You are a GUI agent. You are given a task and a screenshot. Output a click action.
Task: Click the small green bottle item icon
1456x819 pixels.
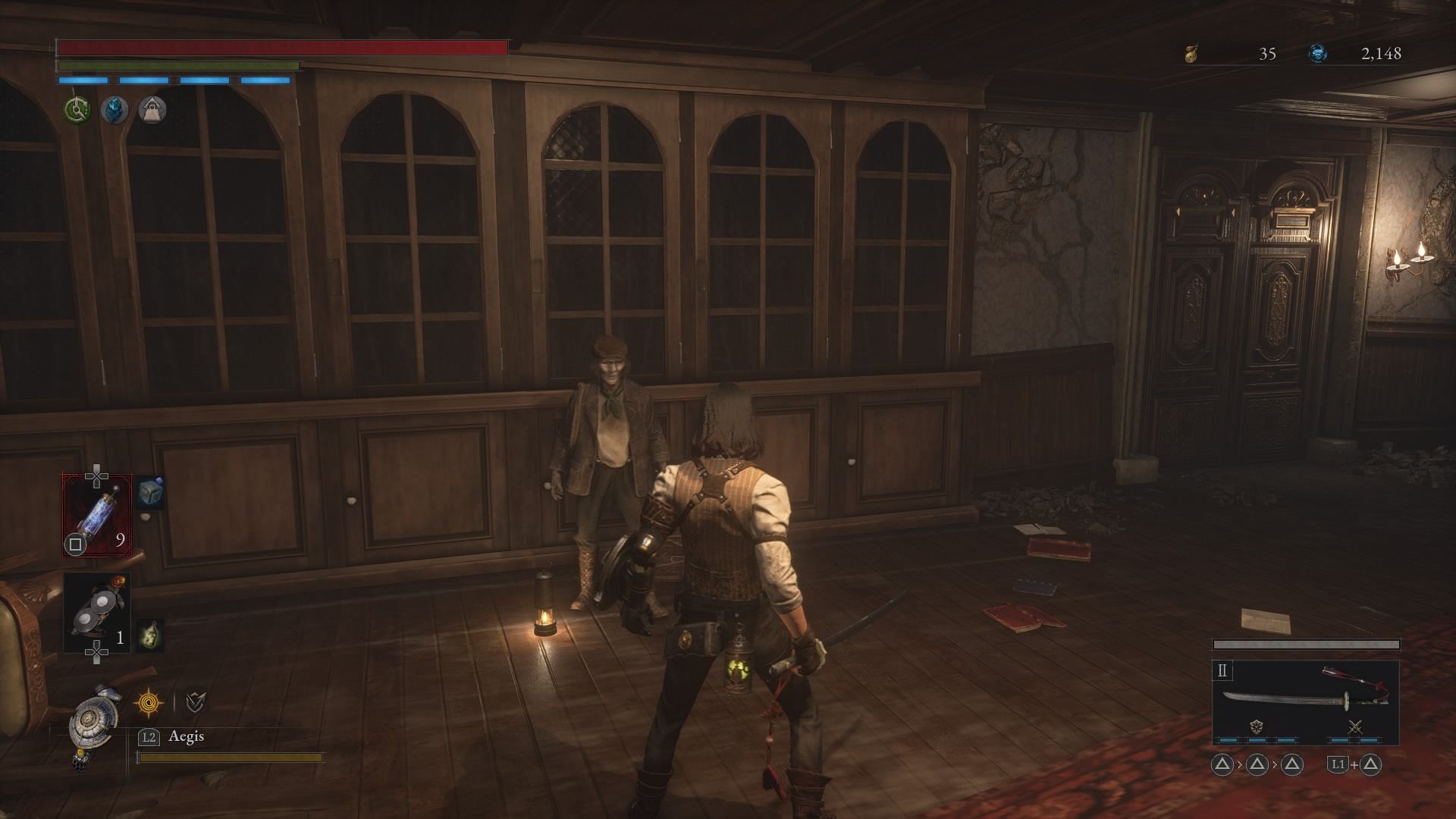pyautogui.click(x=150, y=635)
